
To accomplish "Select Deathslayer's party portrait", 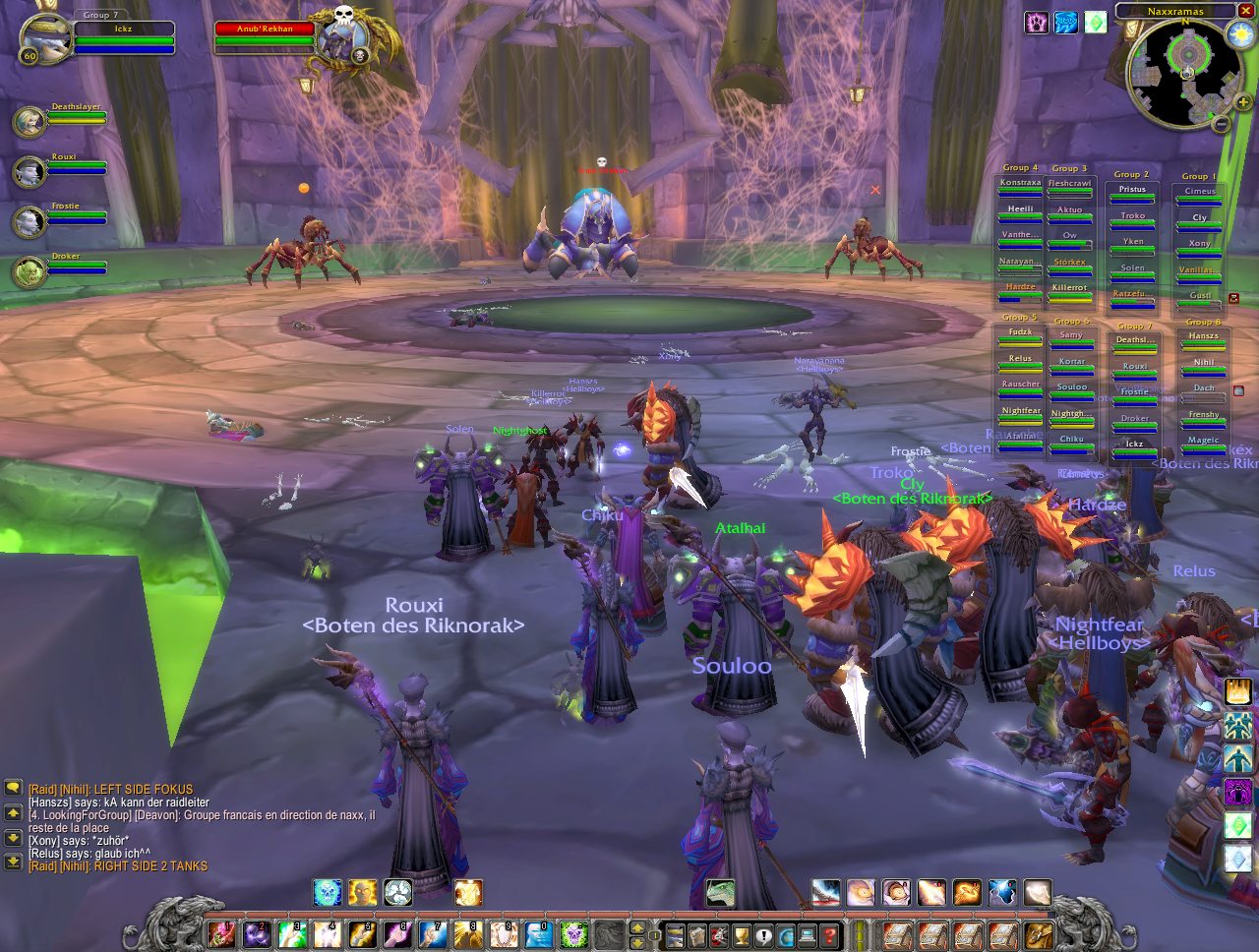I will coord(30,122).
